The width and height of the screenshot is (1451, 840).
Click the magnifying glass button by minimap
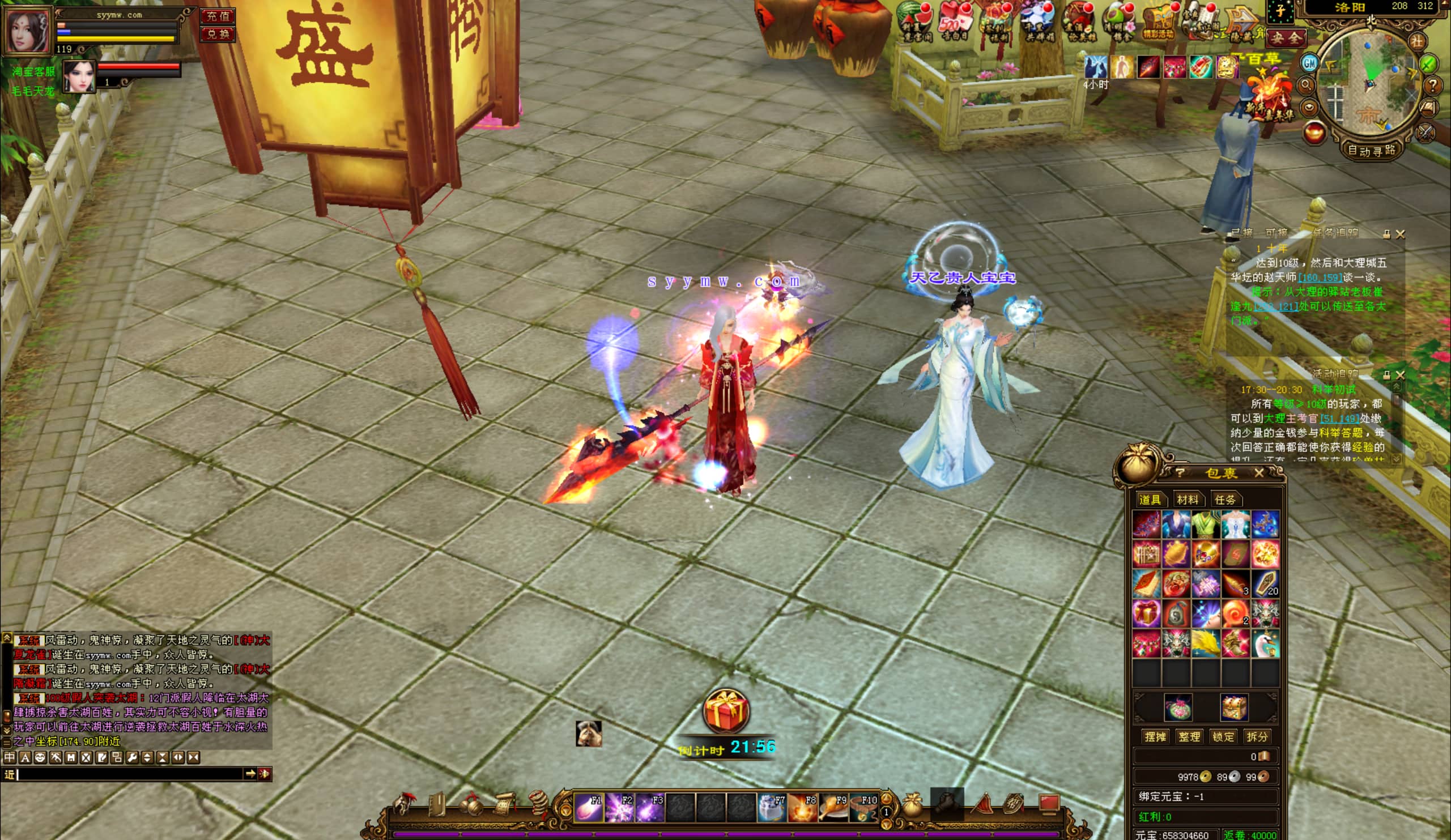pyautogui.click(x=1305, y=85)
